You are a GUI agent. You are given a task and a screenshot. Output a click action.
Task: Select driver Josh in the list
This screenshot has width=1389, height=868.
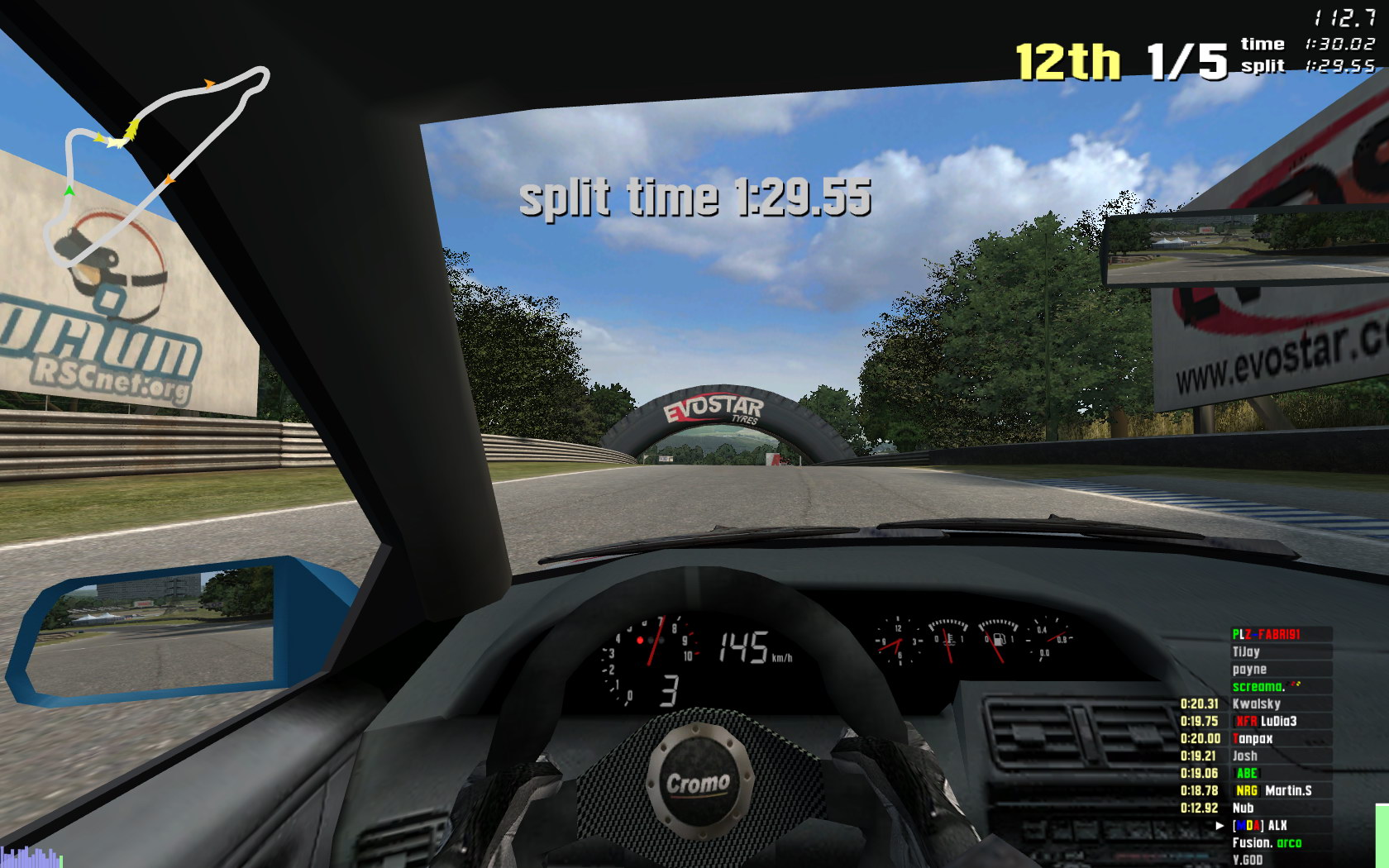click(x=1244, y=756)
